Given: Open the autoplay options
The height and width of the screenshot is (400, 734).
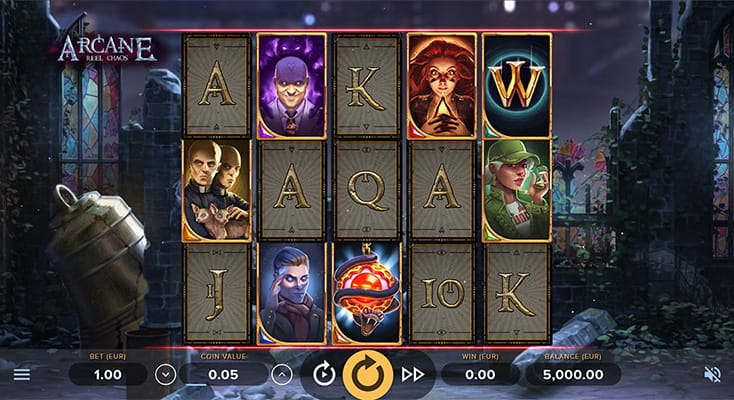Looking at the screenshot, I should pos(324,375).
